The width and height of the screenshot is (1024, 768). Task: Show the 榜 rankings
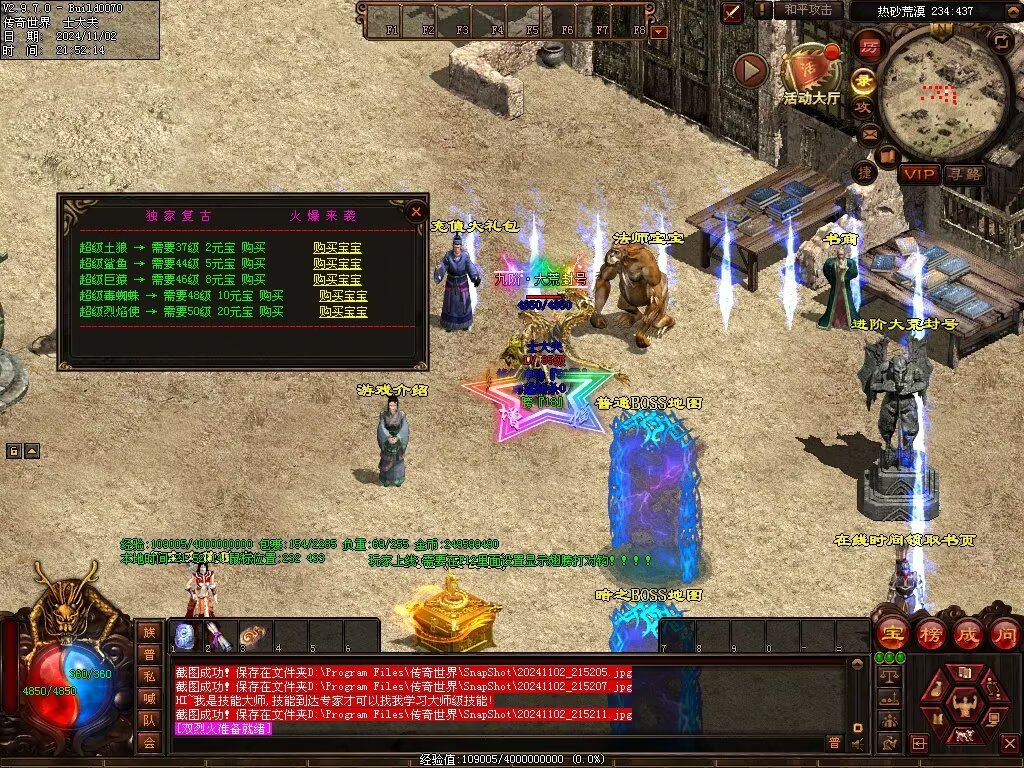click(929, 634)
